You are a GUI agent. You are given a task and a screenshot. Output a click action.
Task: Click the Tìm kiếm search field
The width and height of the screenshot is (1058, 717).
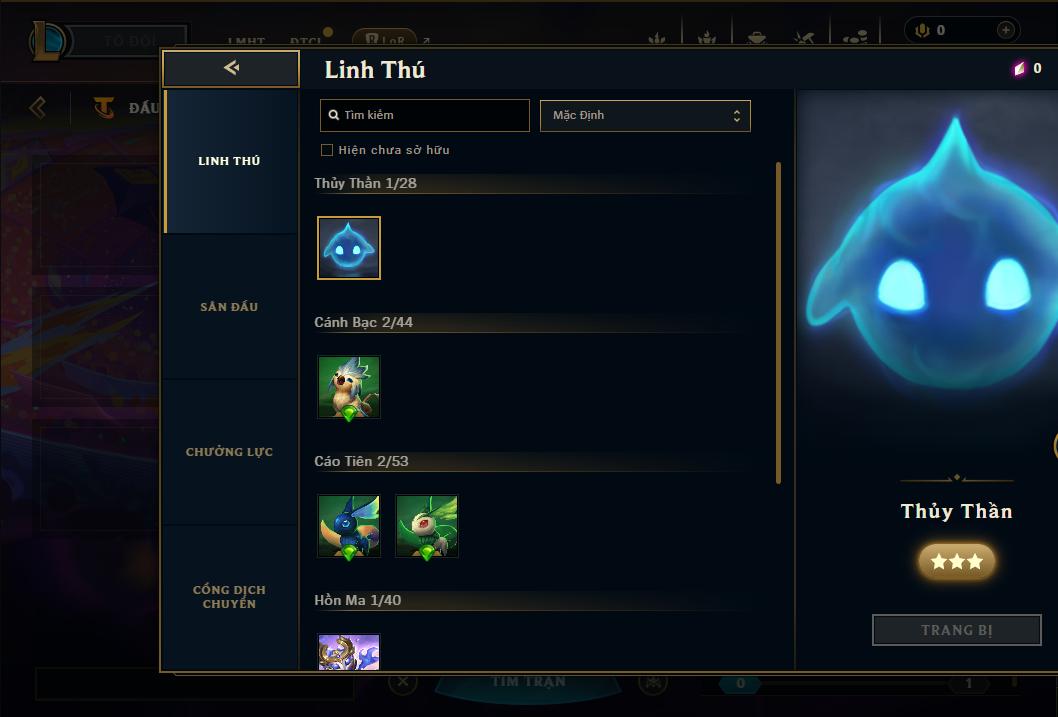click(425, 115)
